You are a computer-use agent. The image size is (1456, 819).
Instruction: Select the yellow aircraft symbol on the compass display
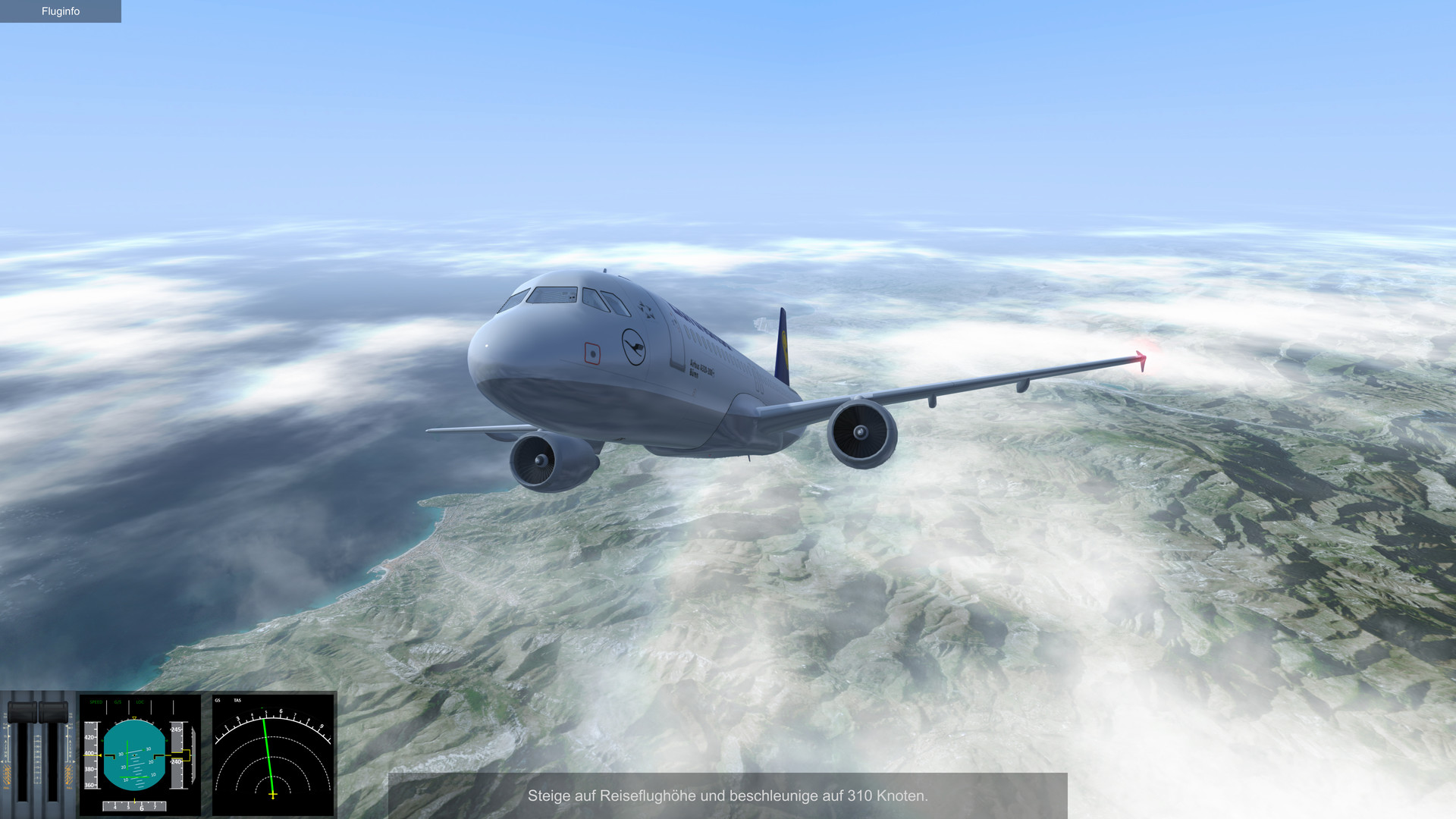point(273,795)
